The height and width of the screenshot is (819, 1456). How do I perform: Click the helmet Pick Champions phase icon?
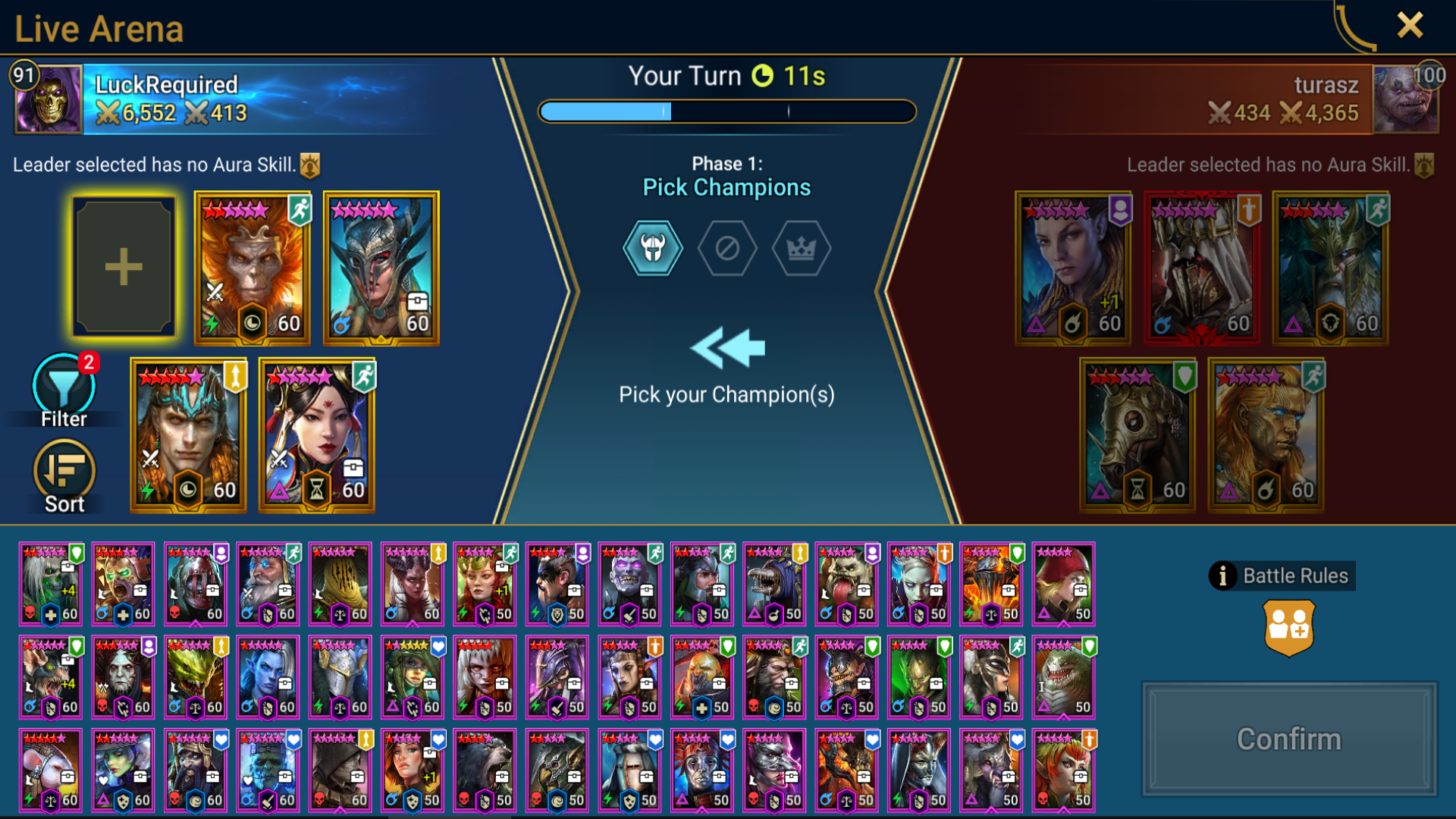(x=652, y=248)
